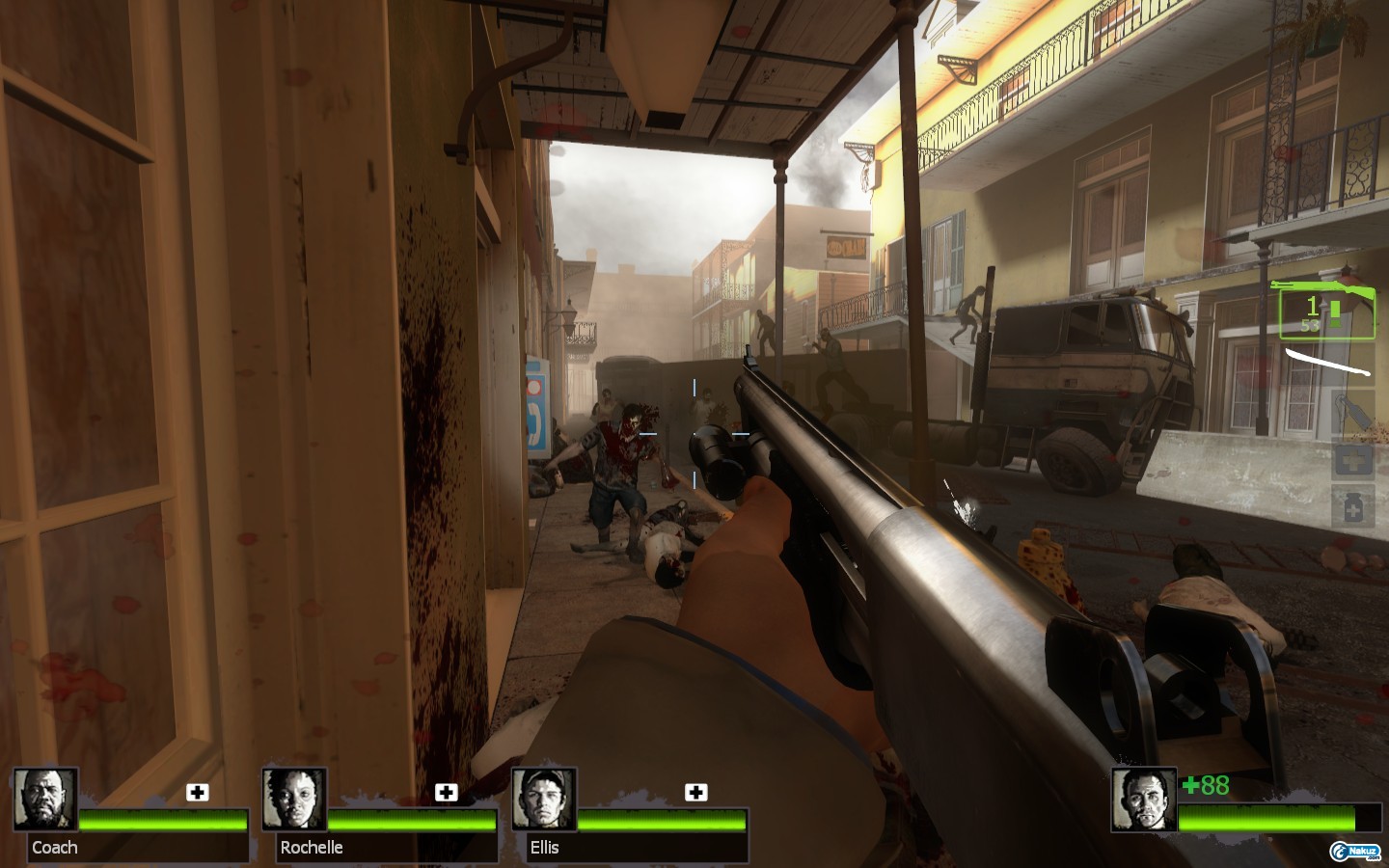
Task: Click Coach's teammate portrait
Action: tap(46, 800)
